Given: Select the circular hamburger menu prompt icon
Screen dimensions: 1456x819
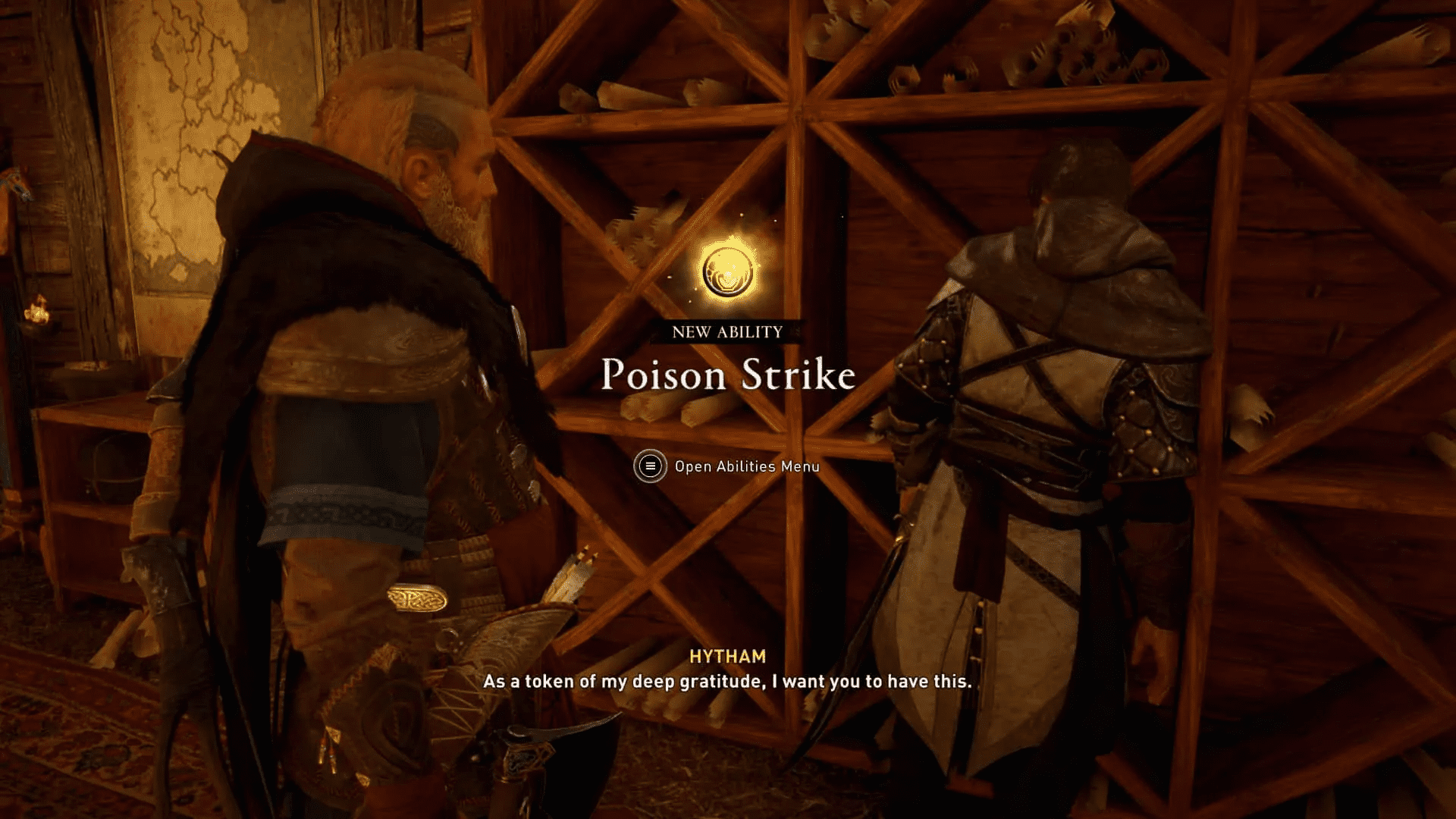Looking at the screenshot, I should pyautogui.click(x=650, y=467).
